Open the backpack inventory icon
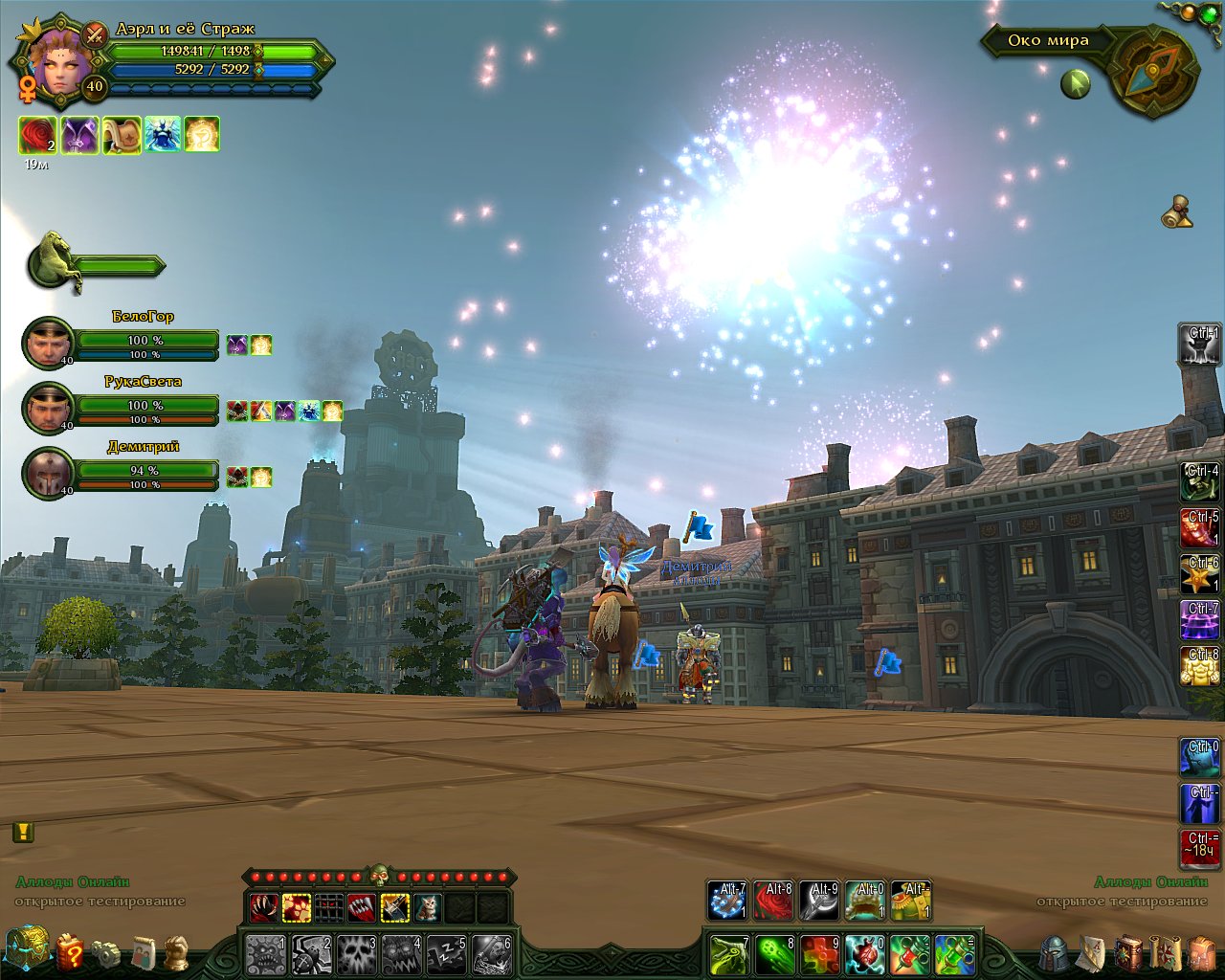The image size is (1225, 980). [1202, 953]
